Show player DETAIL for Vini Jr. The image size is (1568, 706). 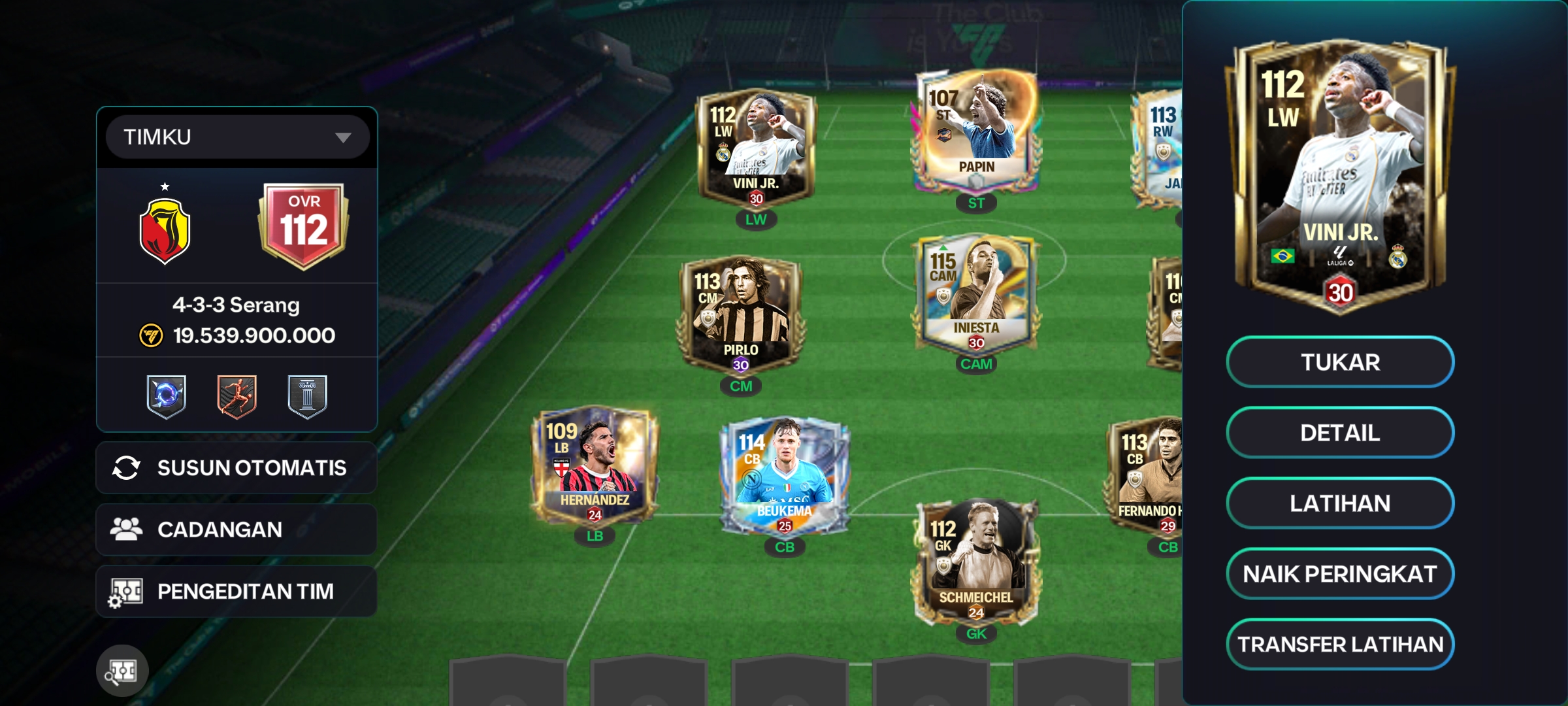tap(1340, 433)
